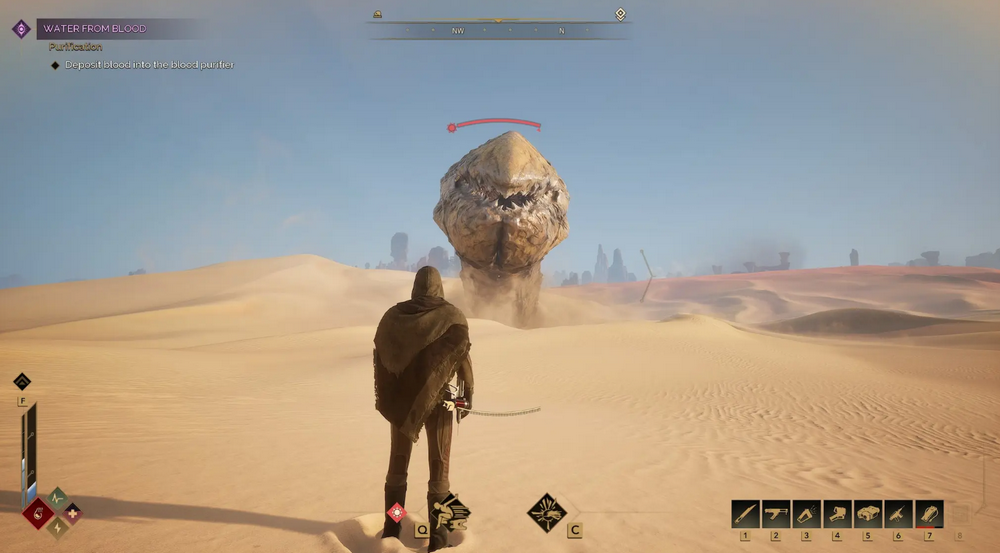1000x553 pixels.
Task: Click the medical cross status diamond
Action: 72,513
